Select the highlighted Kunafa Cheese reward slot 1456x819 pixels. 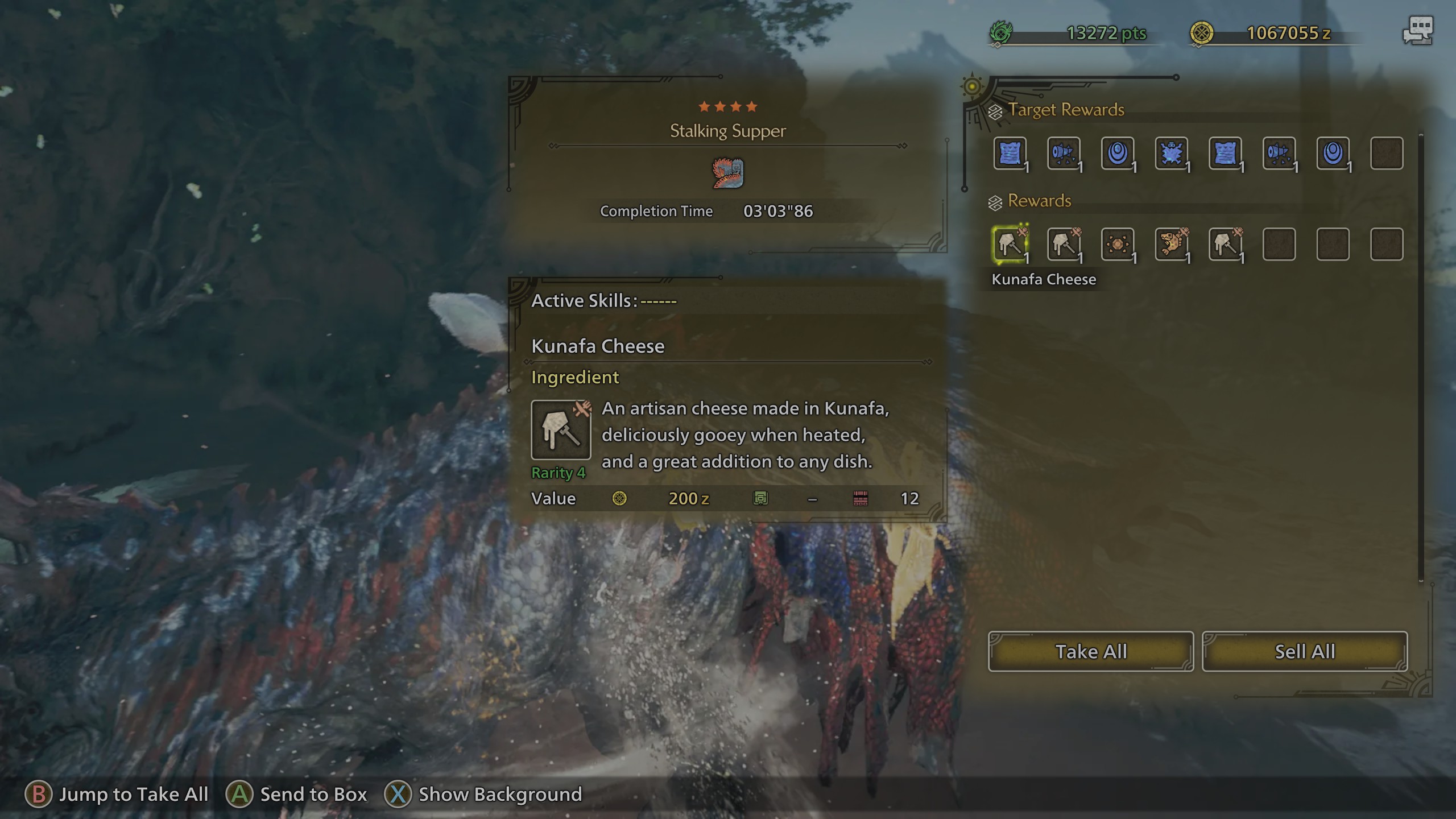[1010, 245]
